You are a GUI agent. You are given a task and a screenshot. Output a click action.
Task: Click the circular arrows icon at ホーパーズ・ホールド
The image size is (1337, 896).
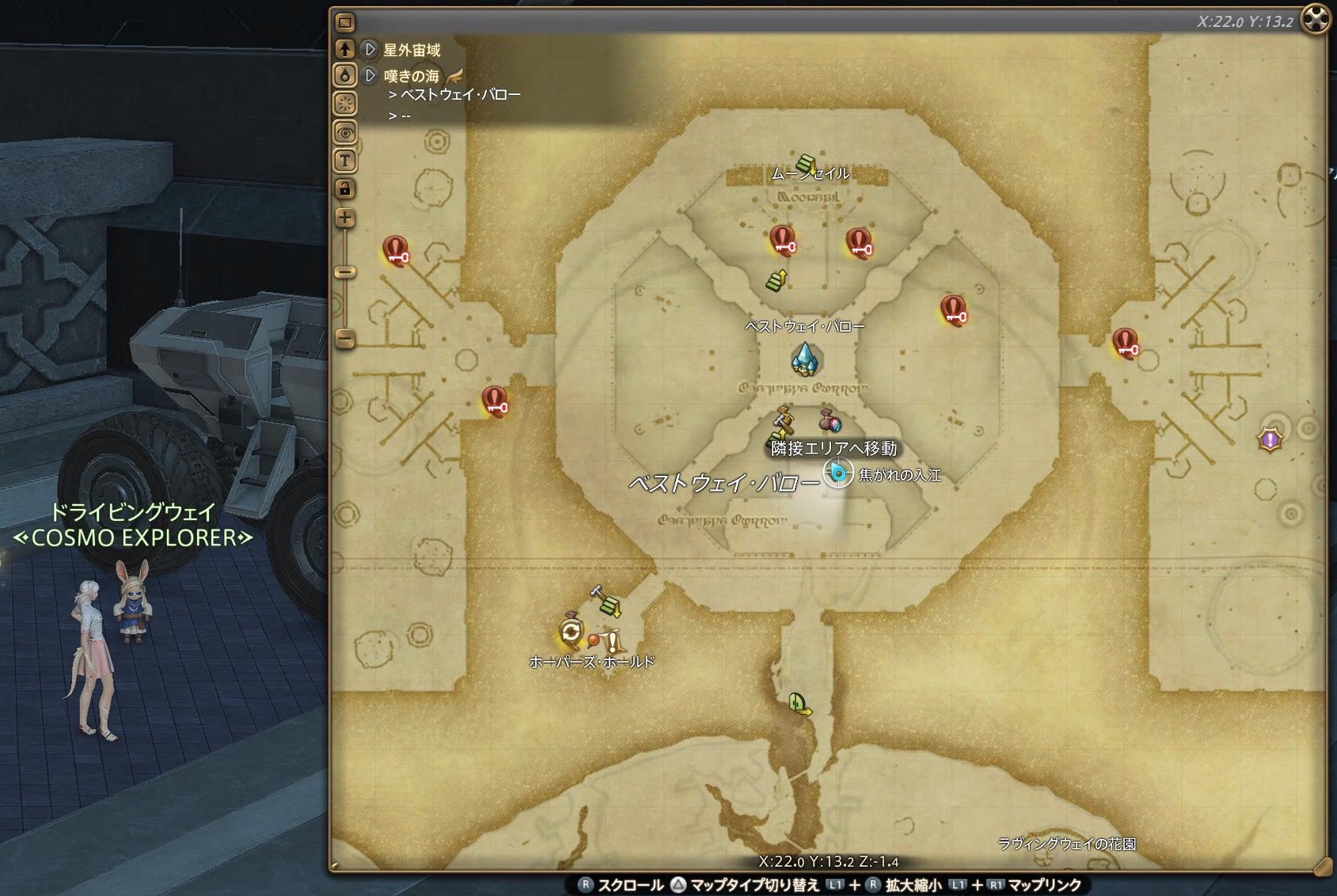point(571,632)
